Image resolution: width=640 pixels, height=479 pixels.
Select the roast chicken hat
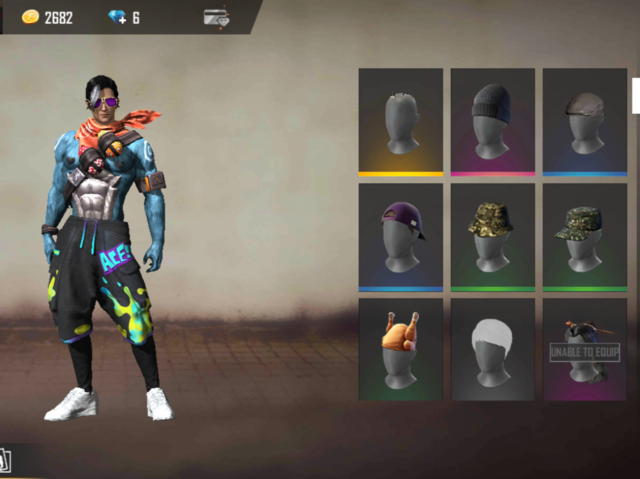click(400, 350)
